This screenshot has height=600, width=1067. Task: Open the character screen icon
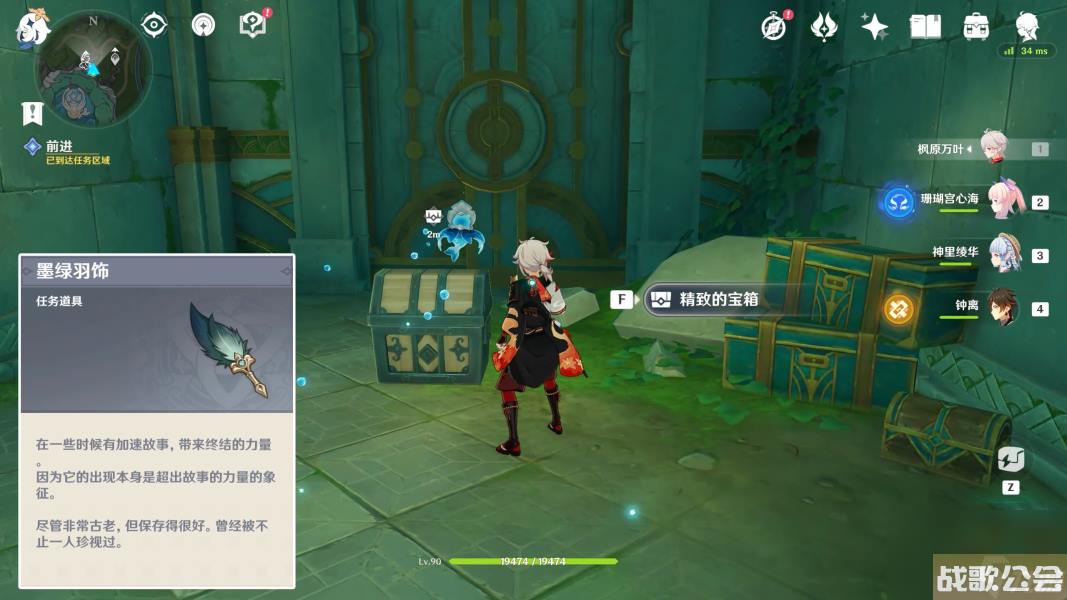coord(1027,27)
